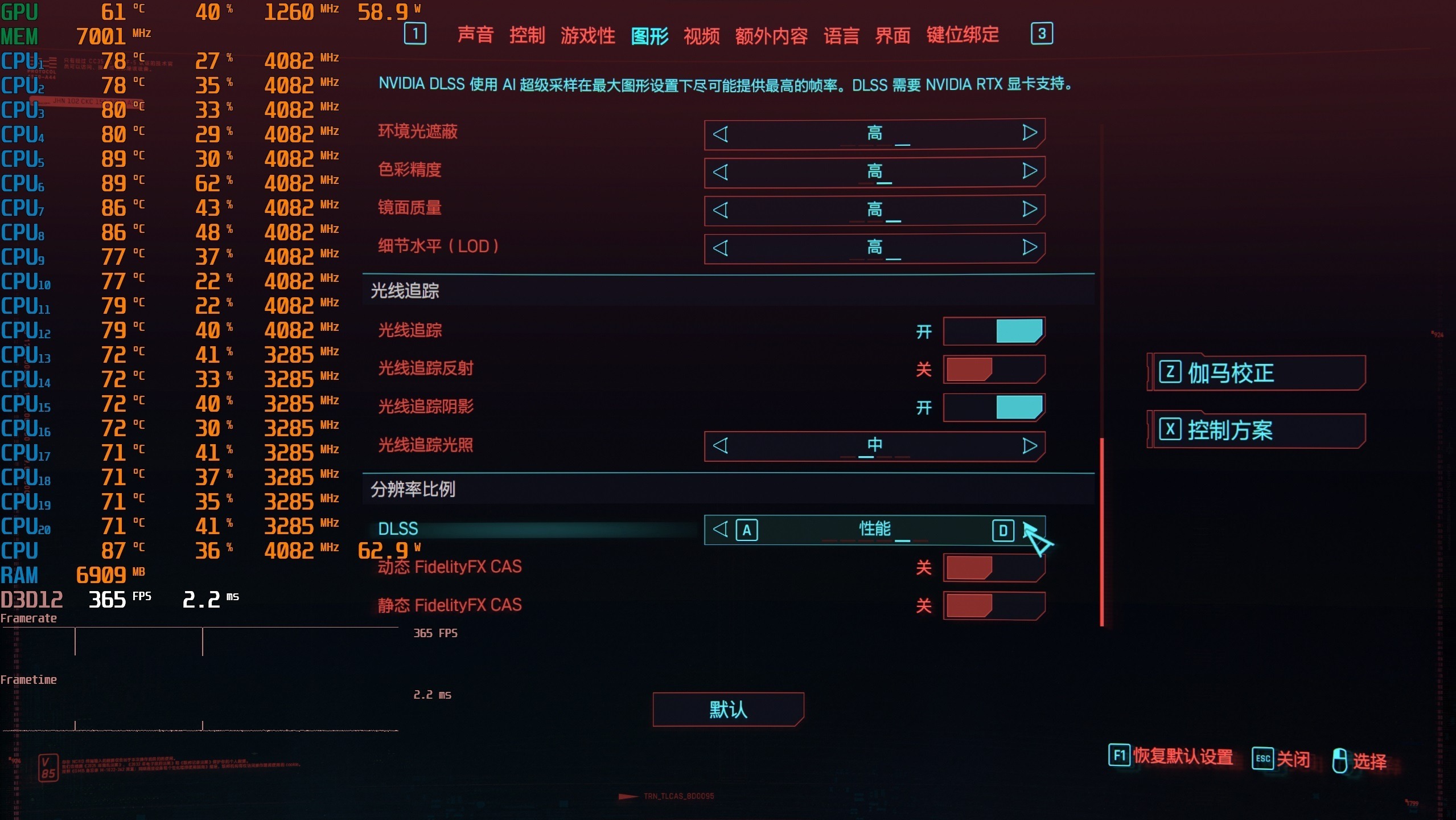Click the right arrow of 环境光遮蔽 setting

coord(1029,133)
